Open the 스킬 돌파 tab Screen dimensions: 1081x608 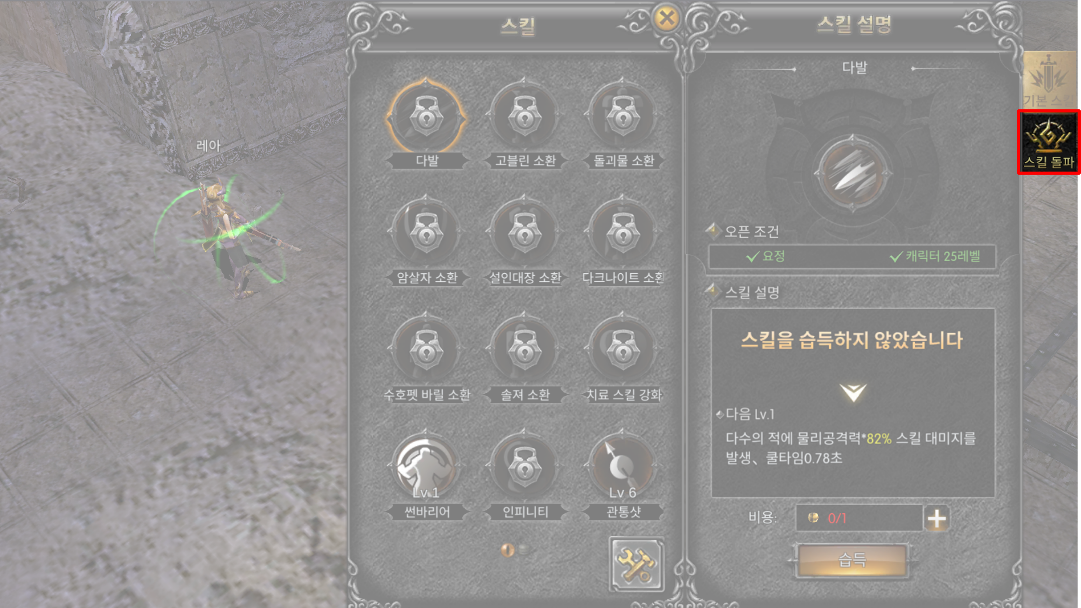click(x=1048, y=142)
